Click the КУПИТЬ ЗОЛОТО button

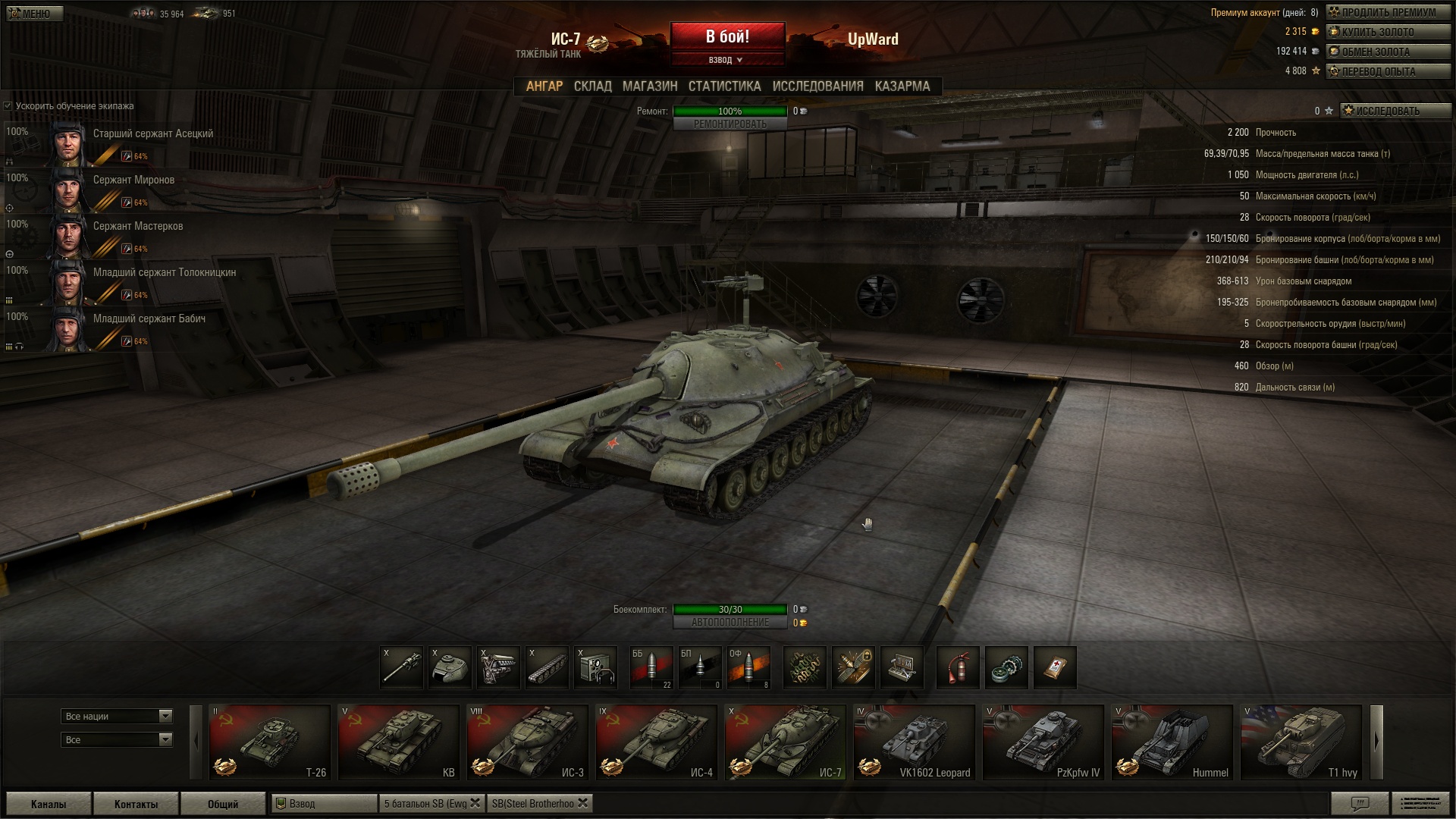coord(1388,32)
